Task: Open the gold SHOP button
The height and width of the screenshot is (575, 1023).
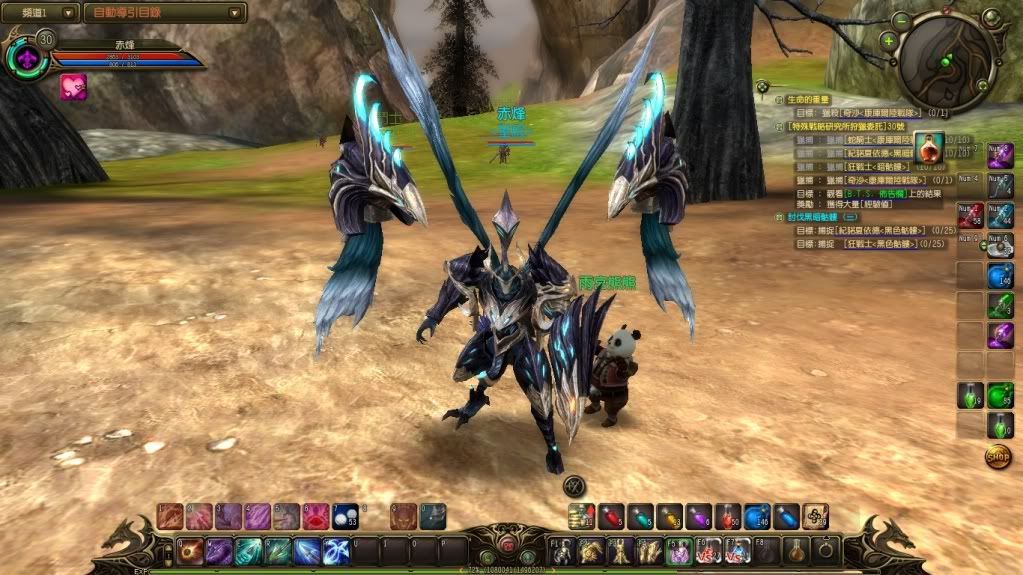Action: tap(998, 456)
